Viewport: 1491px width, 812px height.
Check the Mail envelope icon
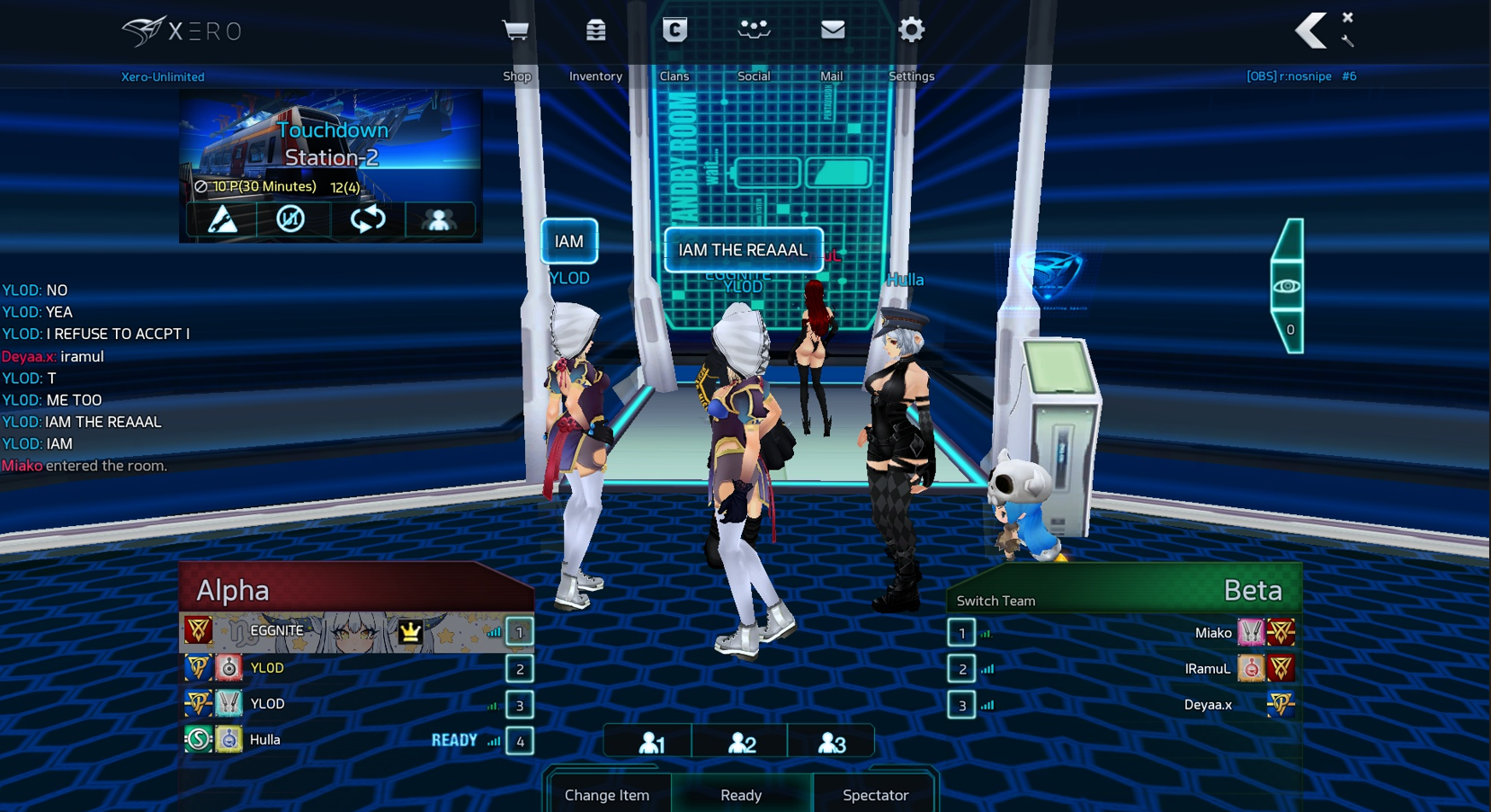click(833, 31)
